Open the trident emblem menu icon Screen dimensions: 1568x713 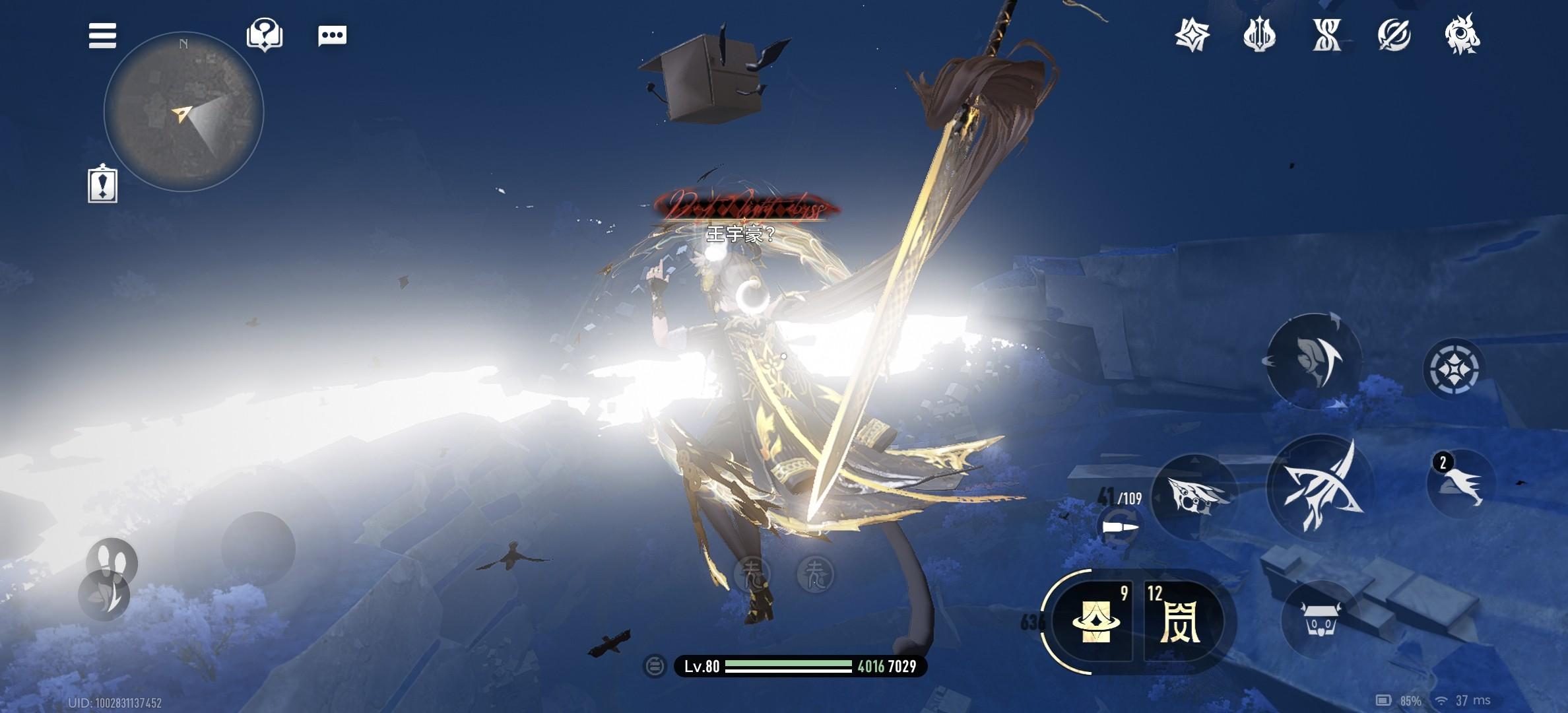(x=1259, y=35)
